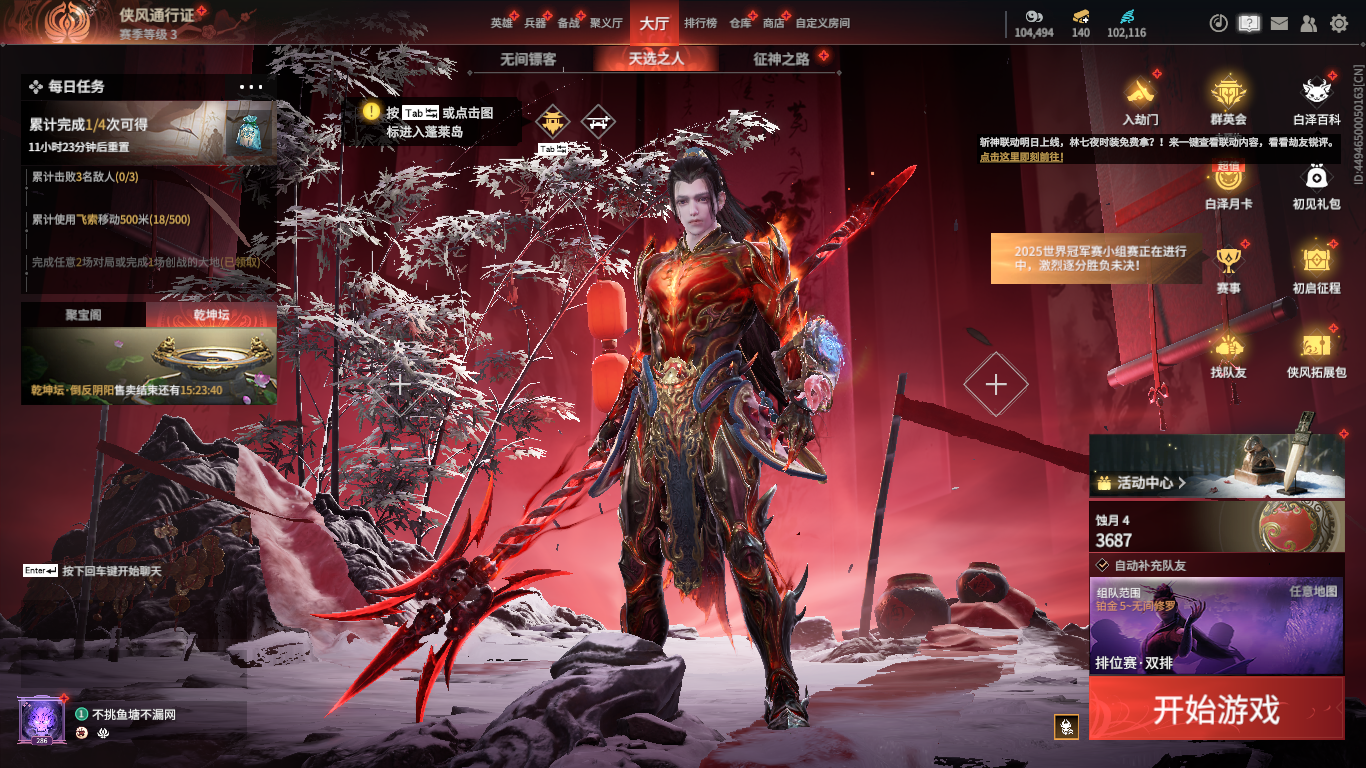Image resolution: width=1366 pixels, height=768 pixels.
Task: Toggle 自动补充队友 auto-fill teammates
Action: pos(1103,565)
